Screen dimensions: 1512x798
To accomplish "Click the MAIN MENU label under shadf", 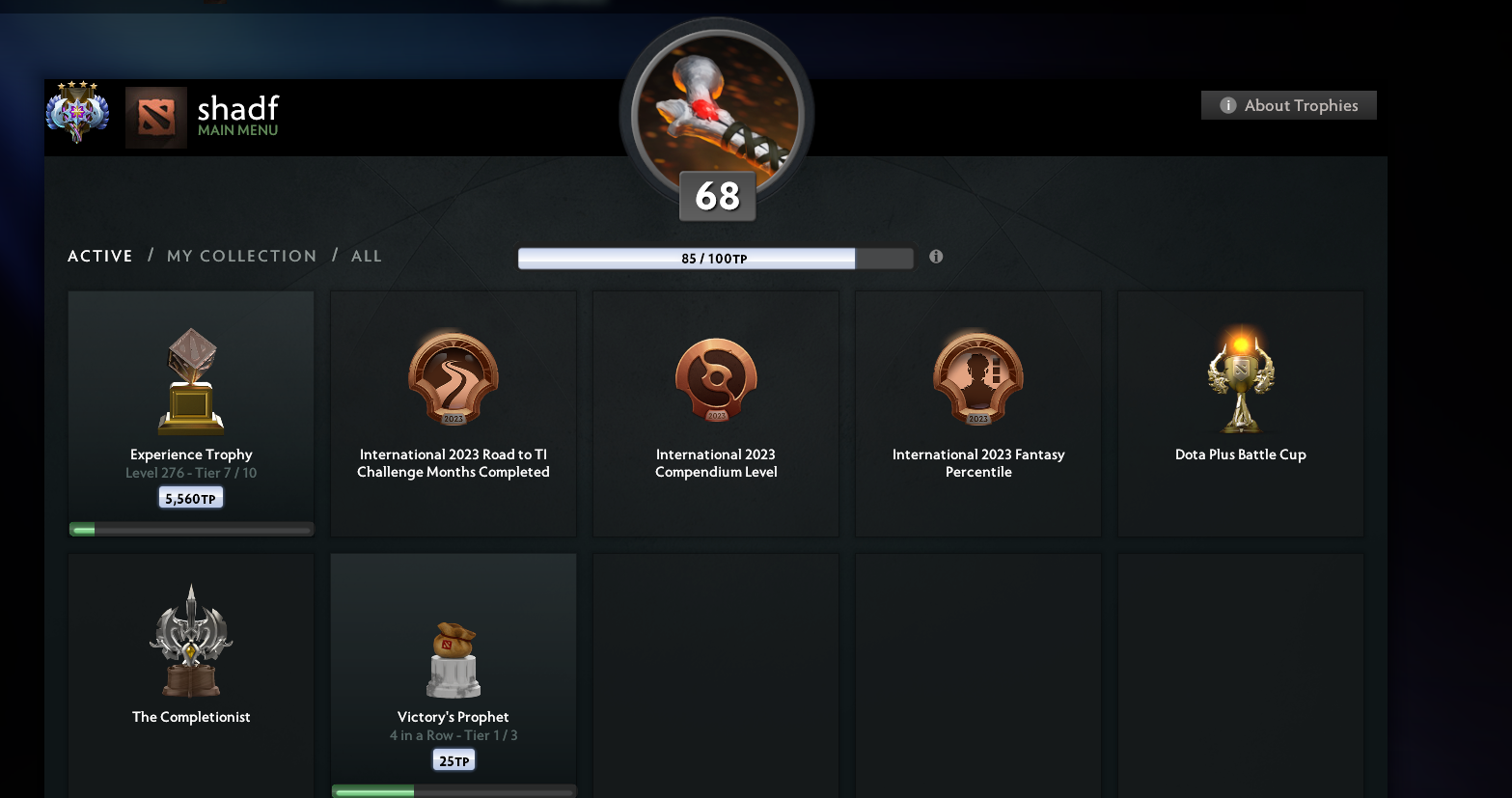I will [237, 129].
